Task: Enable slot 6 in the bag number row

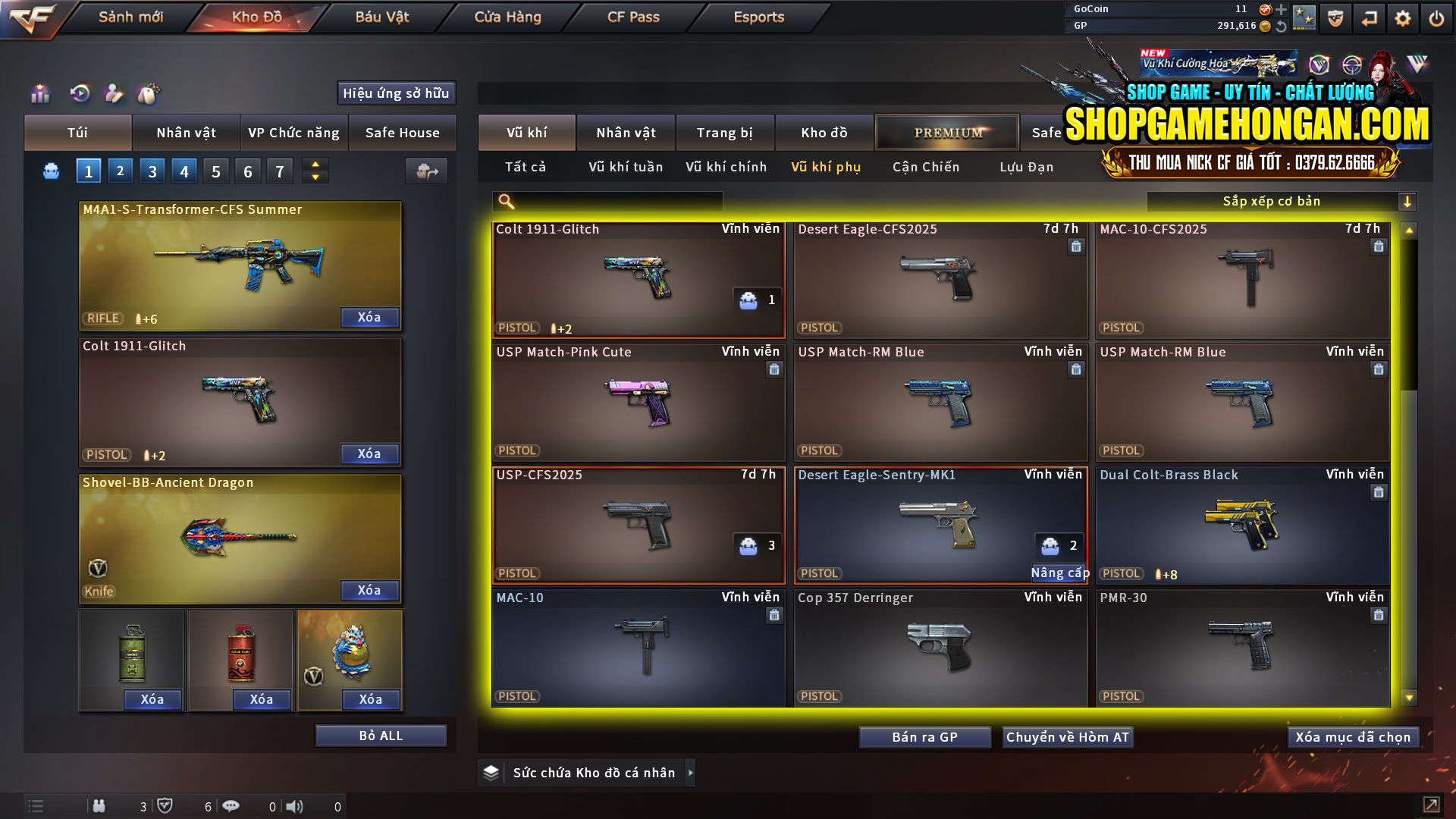Action: [247, 171]
